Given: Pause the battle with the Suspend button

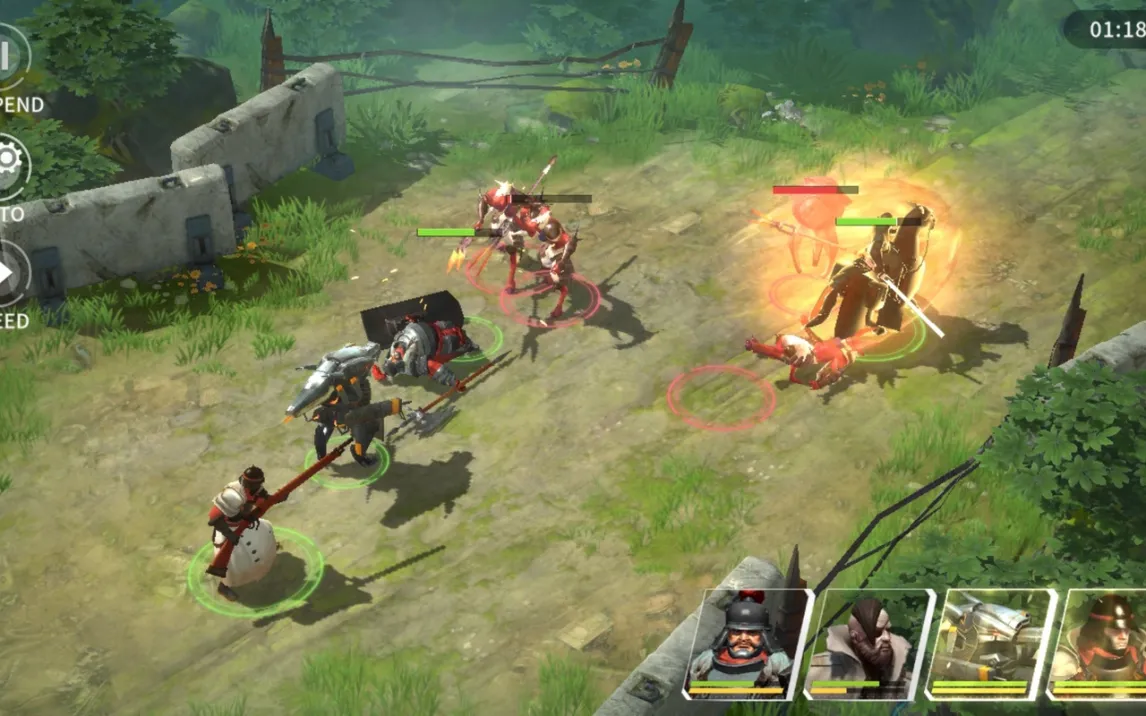Looking at the screenshot, I should 10,58.
